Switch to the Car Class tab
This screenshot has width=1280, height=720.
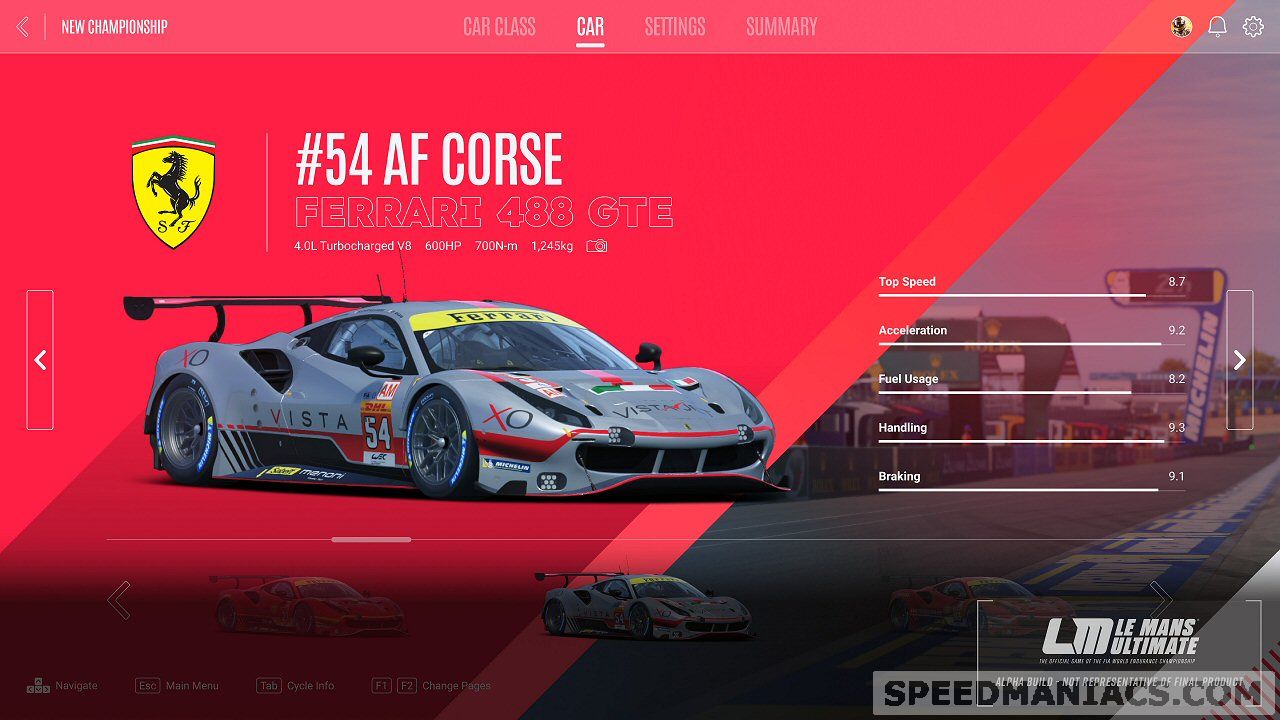click(x=499, y=27)
